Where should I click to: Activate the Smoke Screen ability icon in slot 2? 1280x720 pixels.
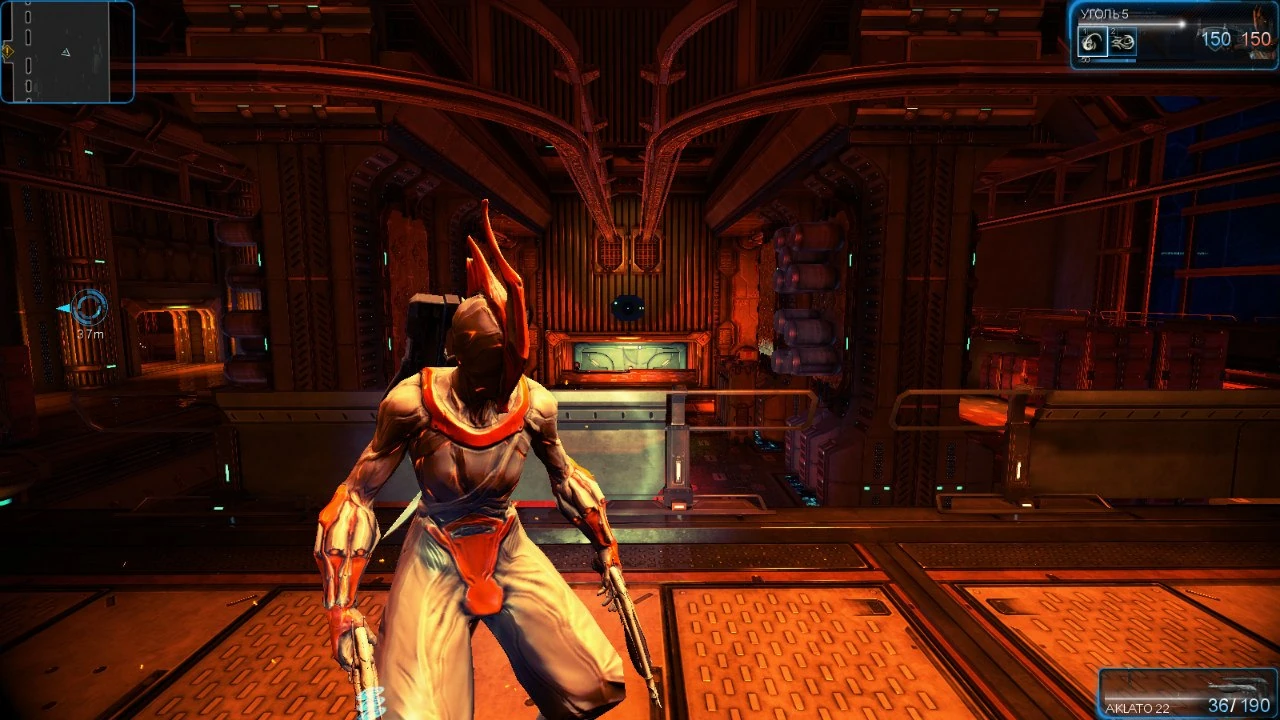[x=1122, y=42]
